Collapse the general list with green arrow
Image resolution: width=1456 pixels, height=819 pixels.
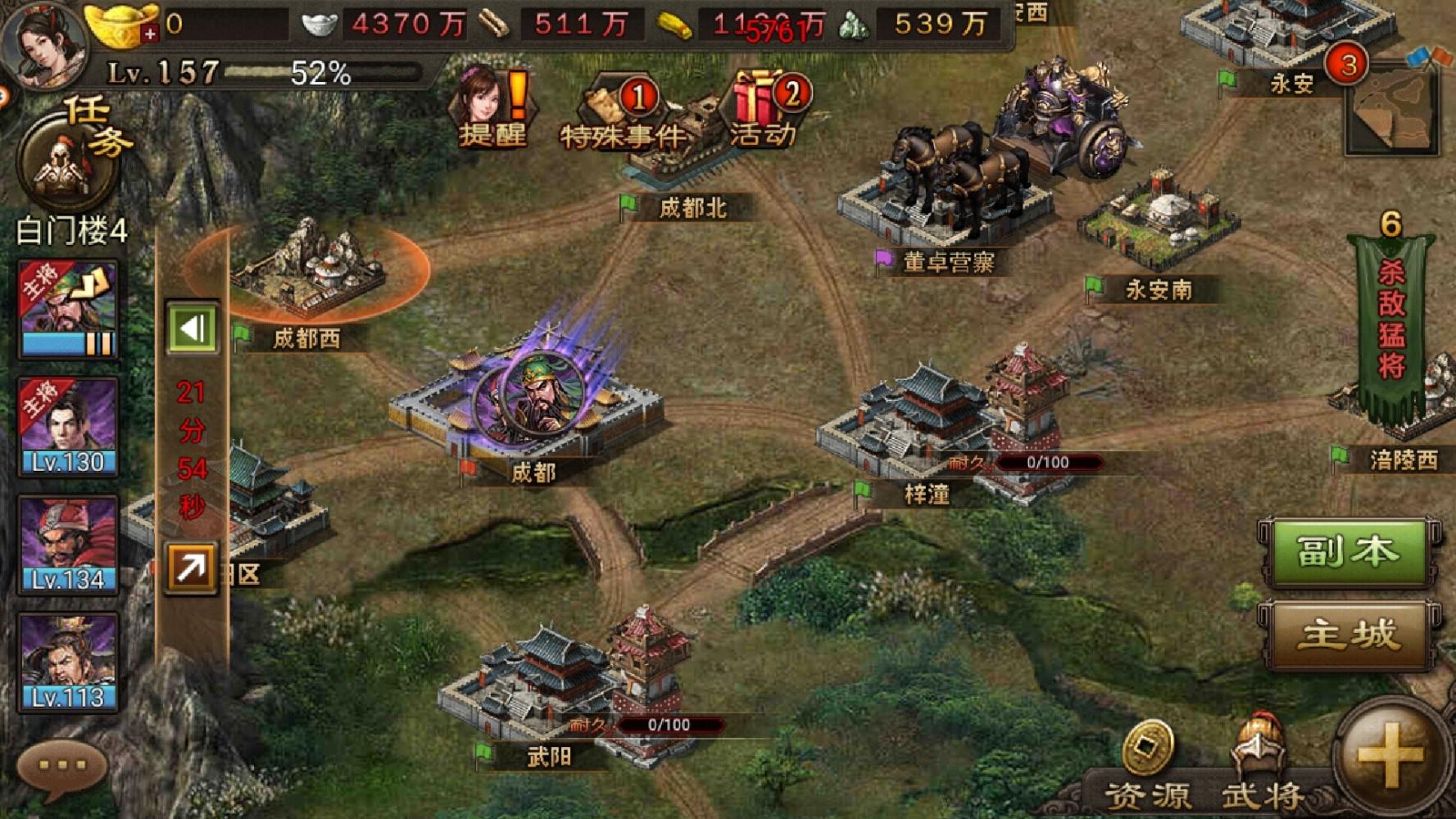tap(193, 328)
